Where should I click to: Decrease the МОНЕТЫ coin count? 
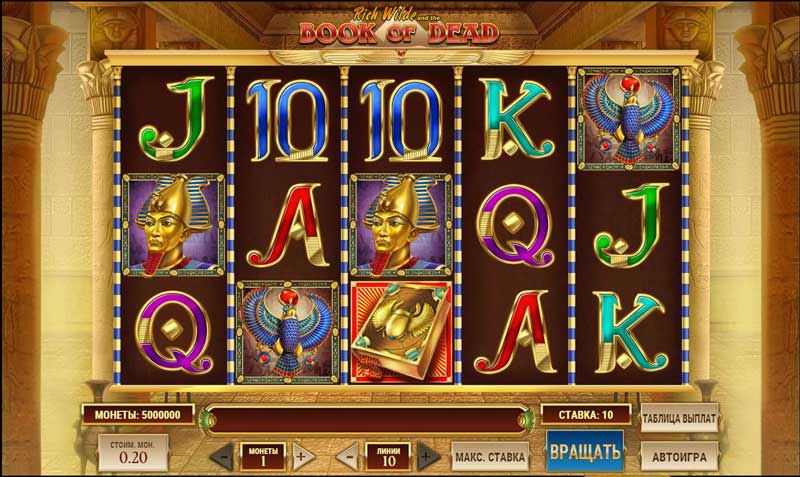[x=224, y=457]
